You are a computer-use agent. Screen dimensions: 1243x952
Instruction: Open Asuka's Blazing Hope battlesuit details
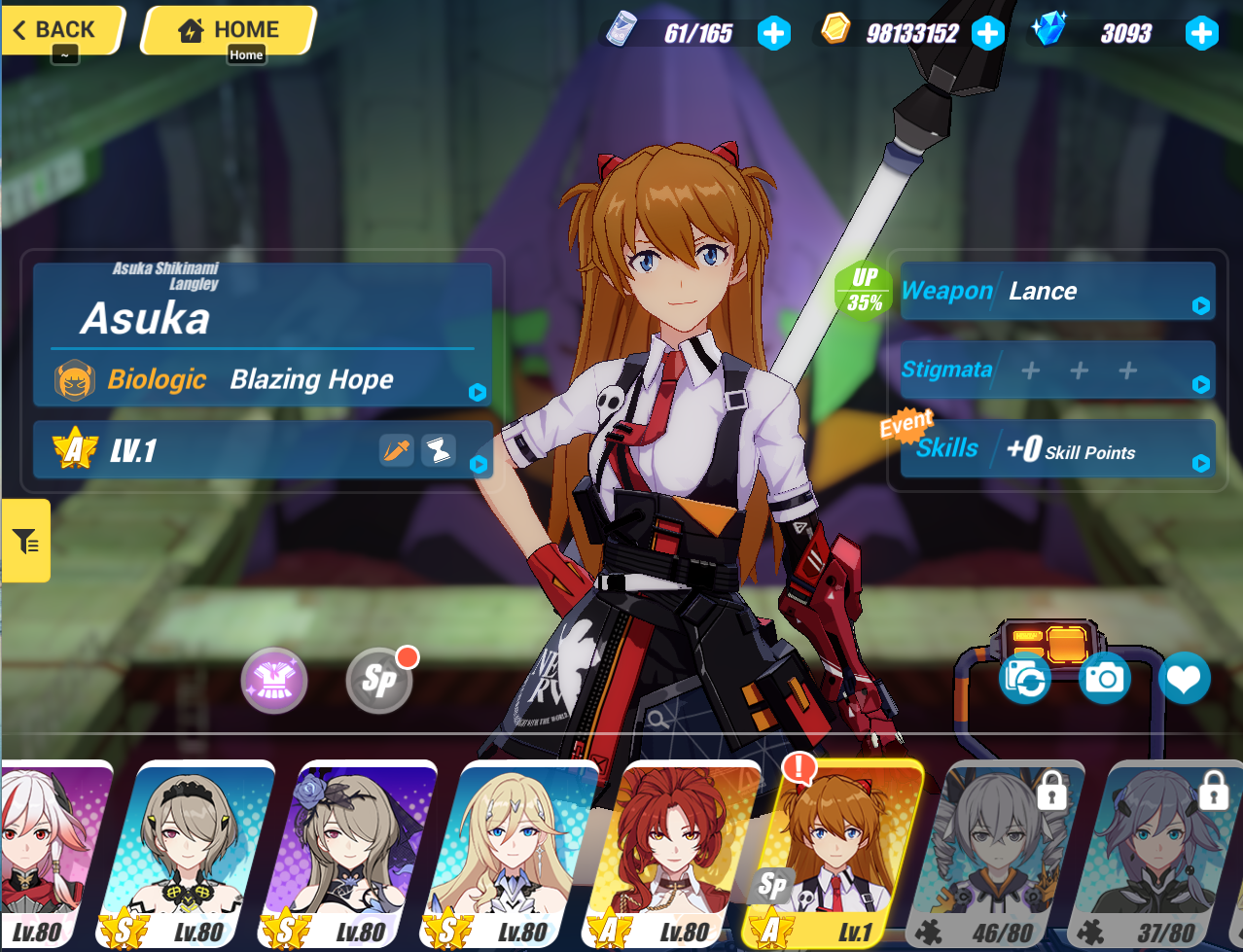[263, 379]
